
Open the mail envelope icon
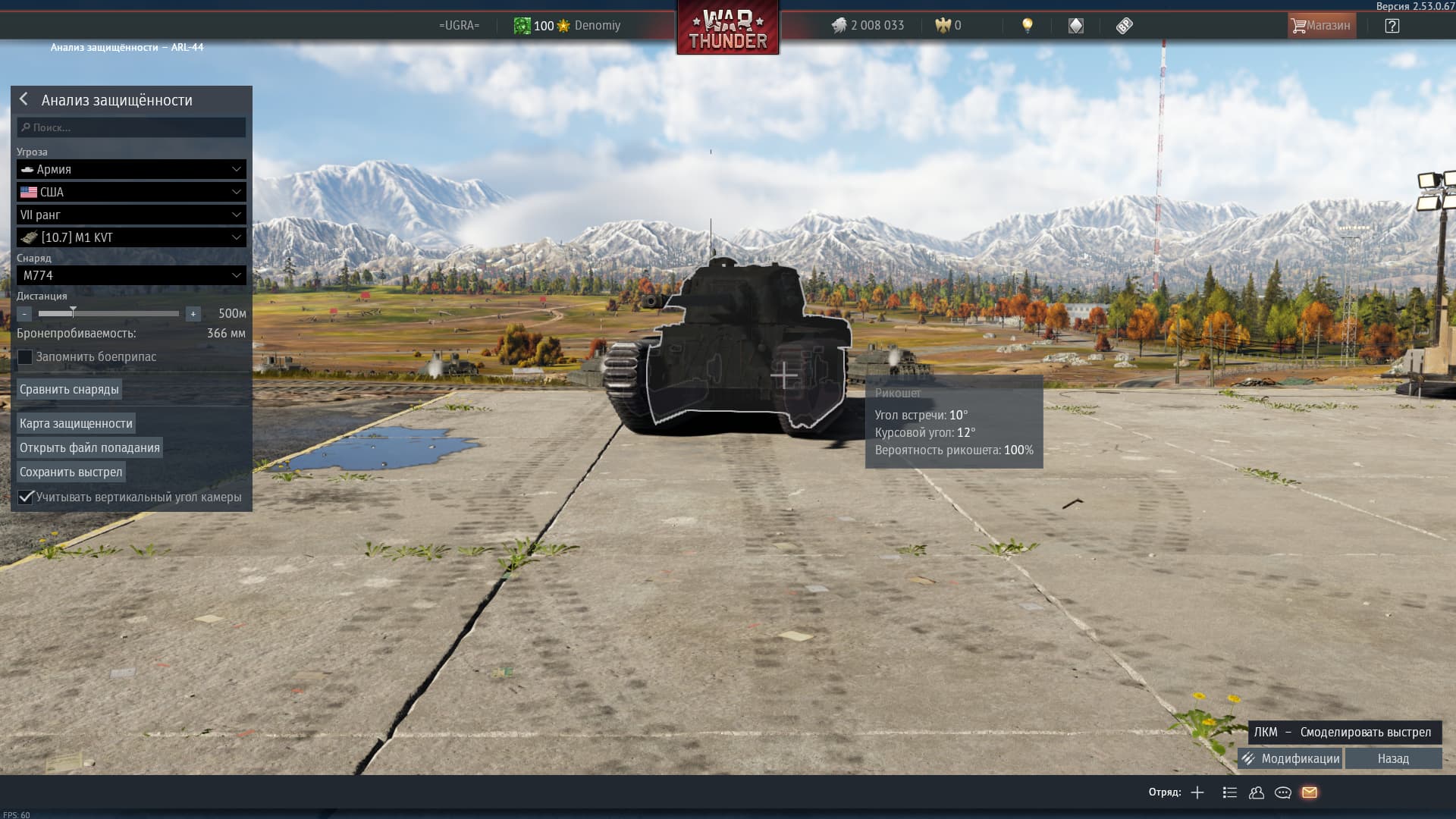pyautogui.click(x=1310, y=792)
